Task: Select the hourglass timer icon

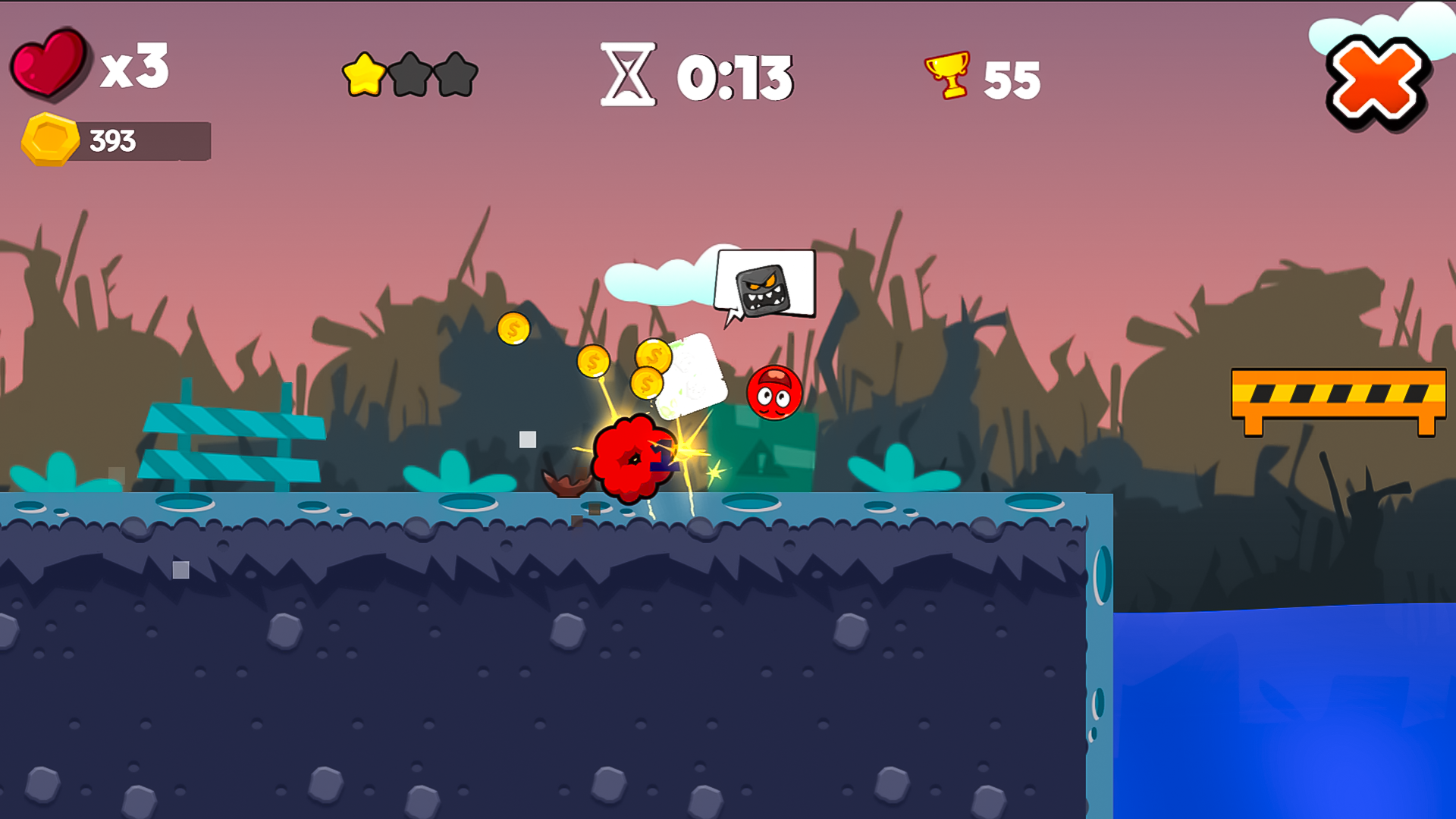Action: click(x=626, y=75)
